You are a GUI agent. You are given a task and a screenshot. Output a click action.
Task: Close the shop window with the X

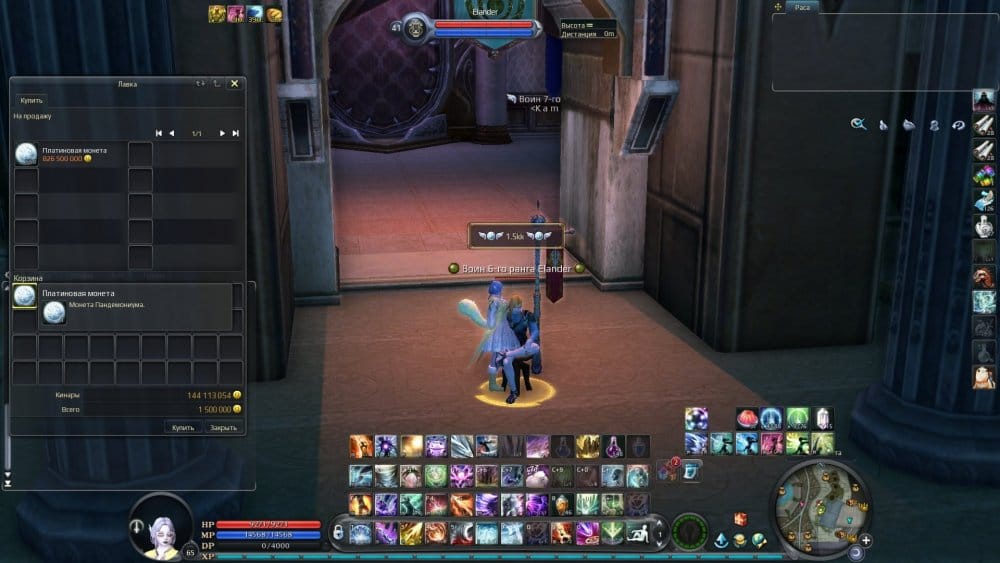point(234,84)
